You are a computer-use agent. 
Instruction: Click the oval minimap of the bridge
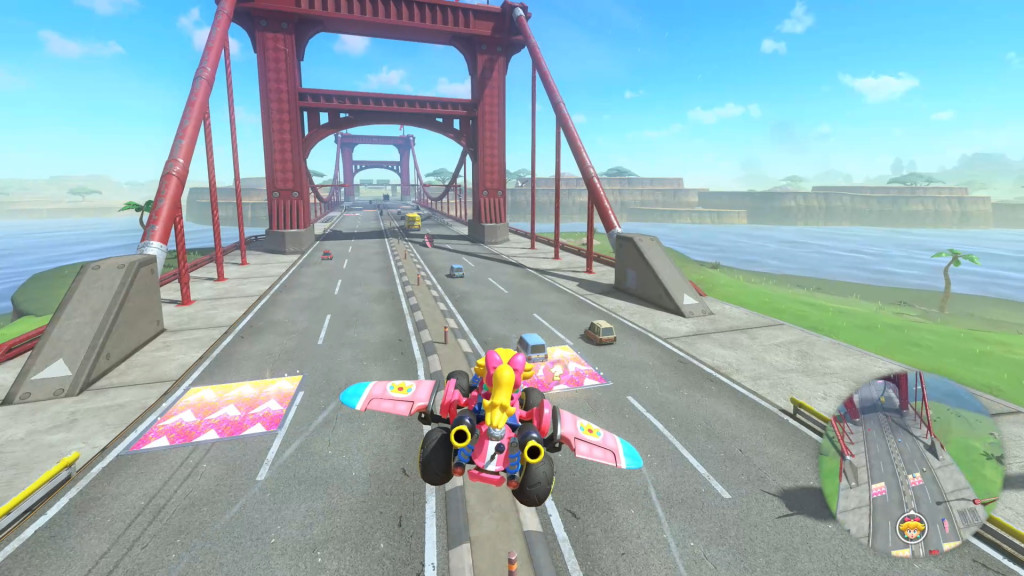pos(910,463)
